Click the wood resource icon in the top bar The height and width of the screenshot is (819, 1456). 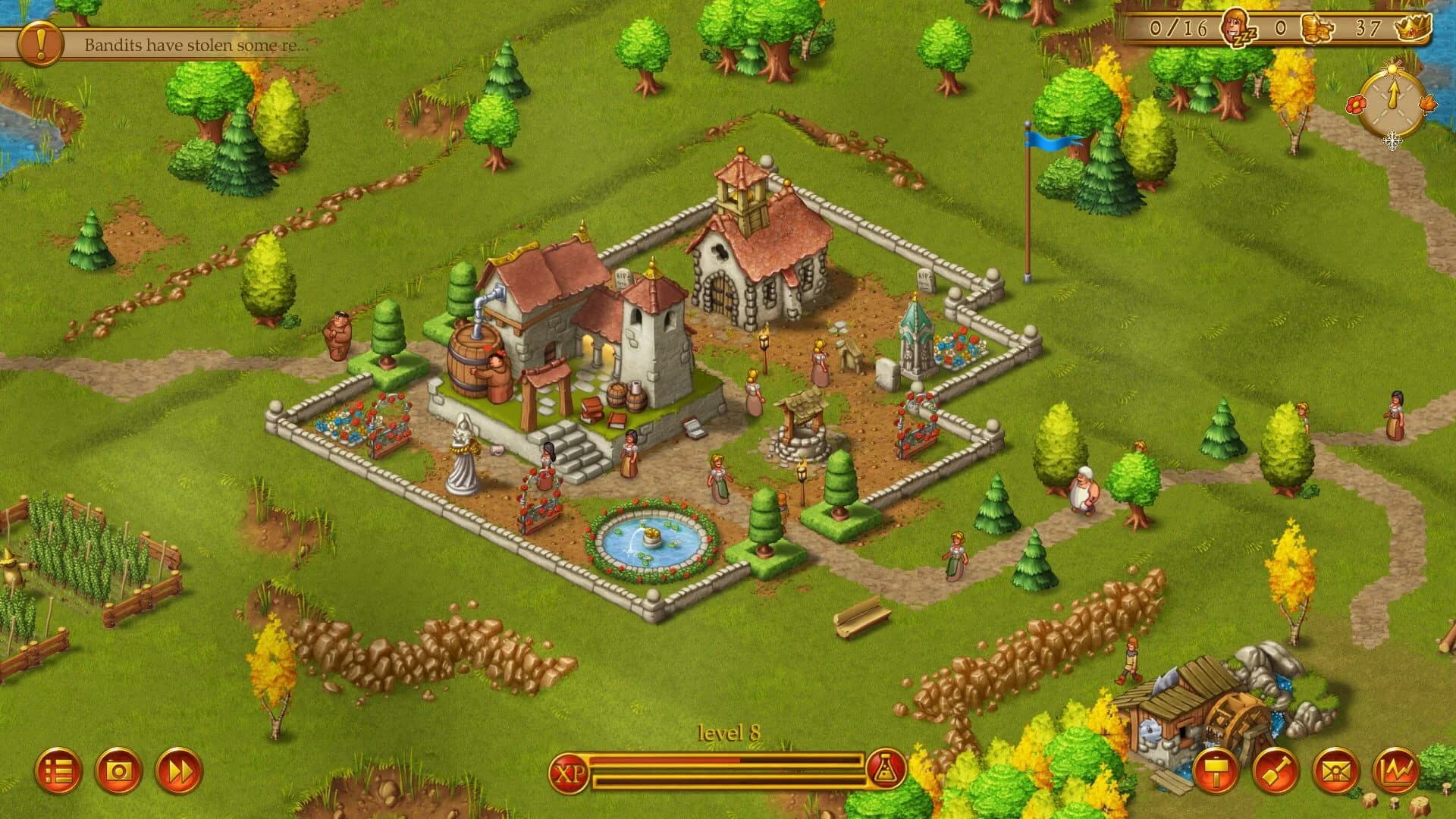pos(1317,27)
